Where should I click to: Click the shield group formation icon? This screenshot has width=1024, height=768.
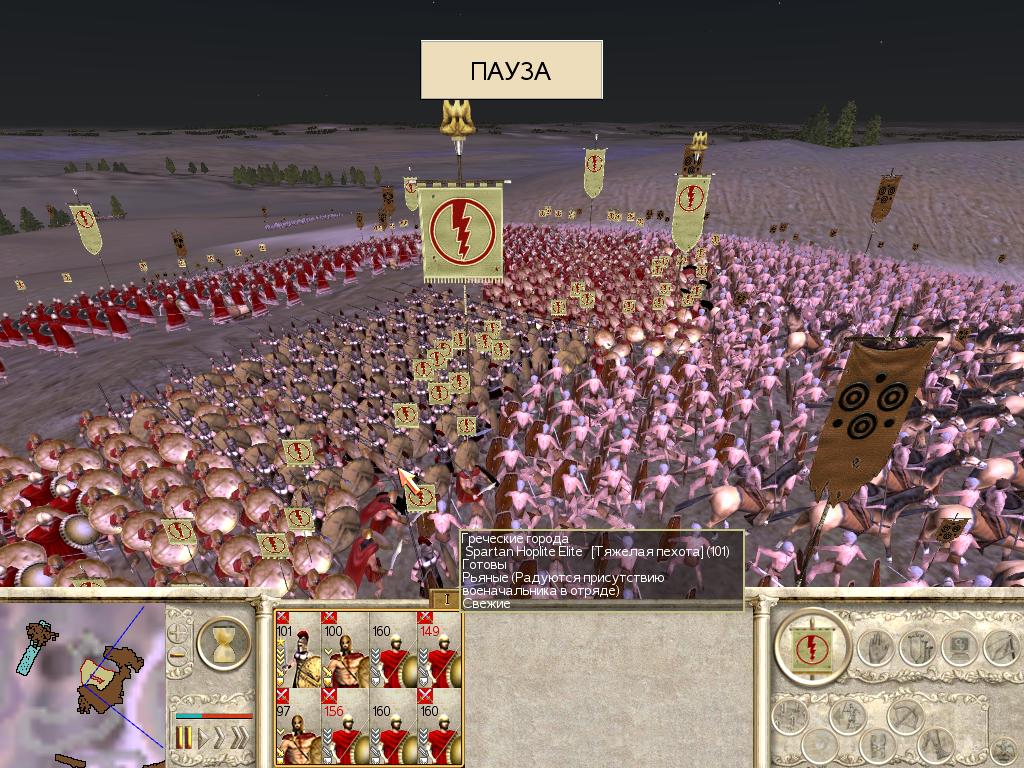click(x=915, y=648)
